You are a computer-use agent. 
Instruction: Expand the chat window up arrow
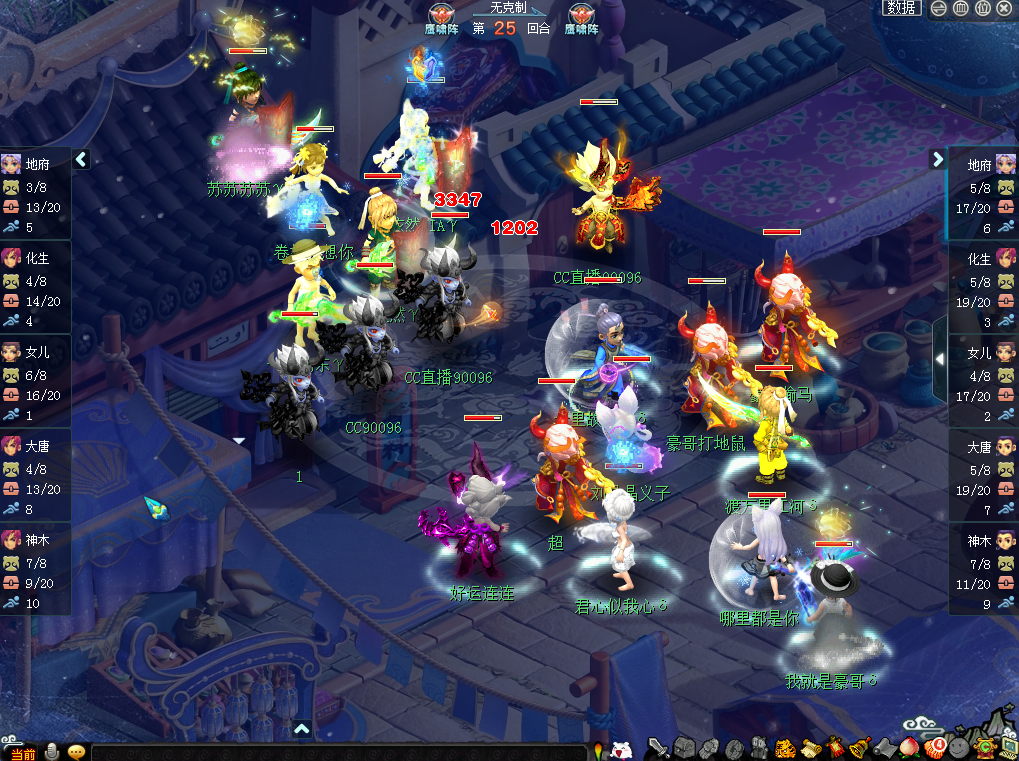302,729
